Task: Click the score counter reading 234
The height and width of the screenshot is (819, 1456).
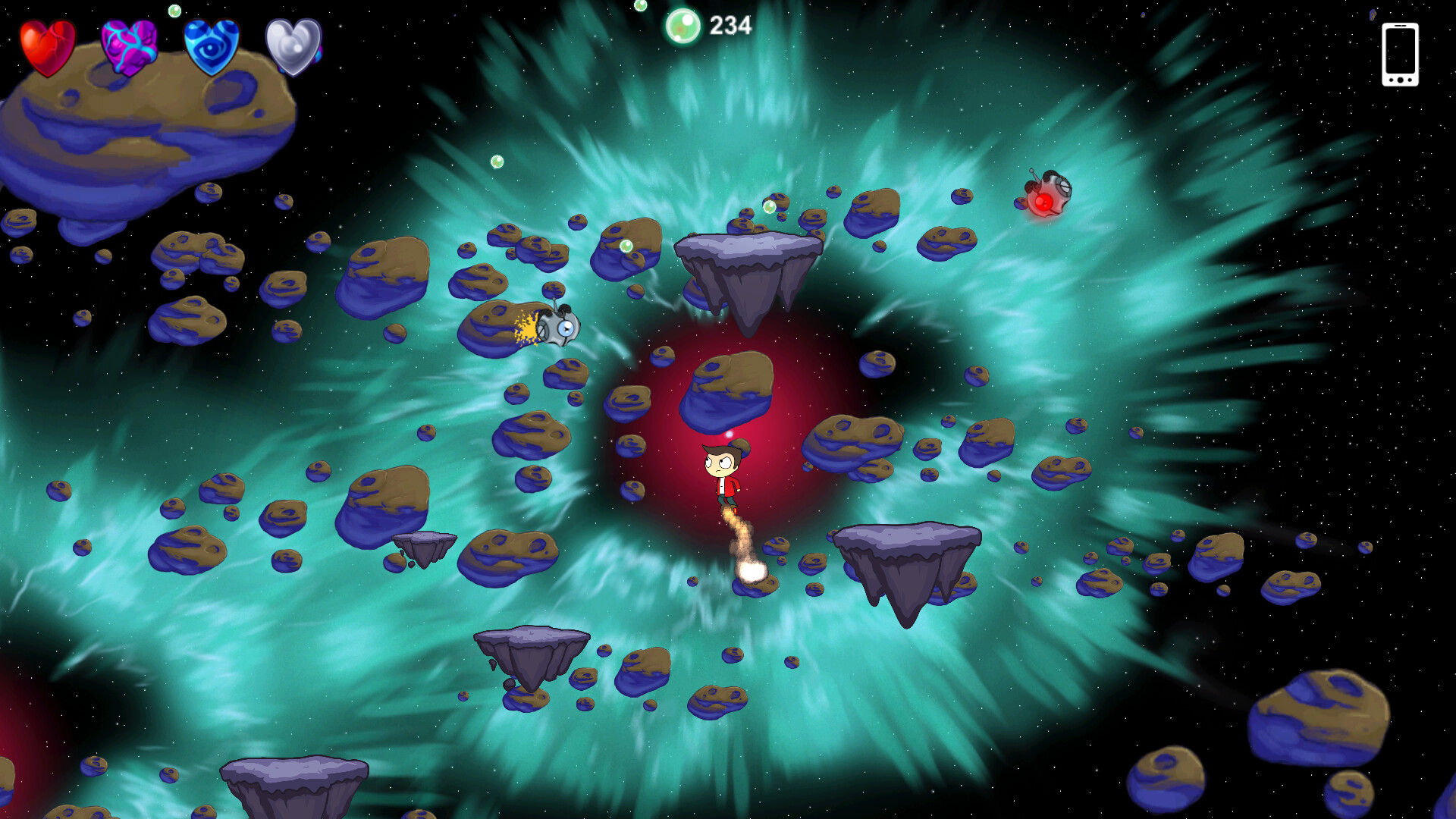Action: coord(730,24)
